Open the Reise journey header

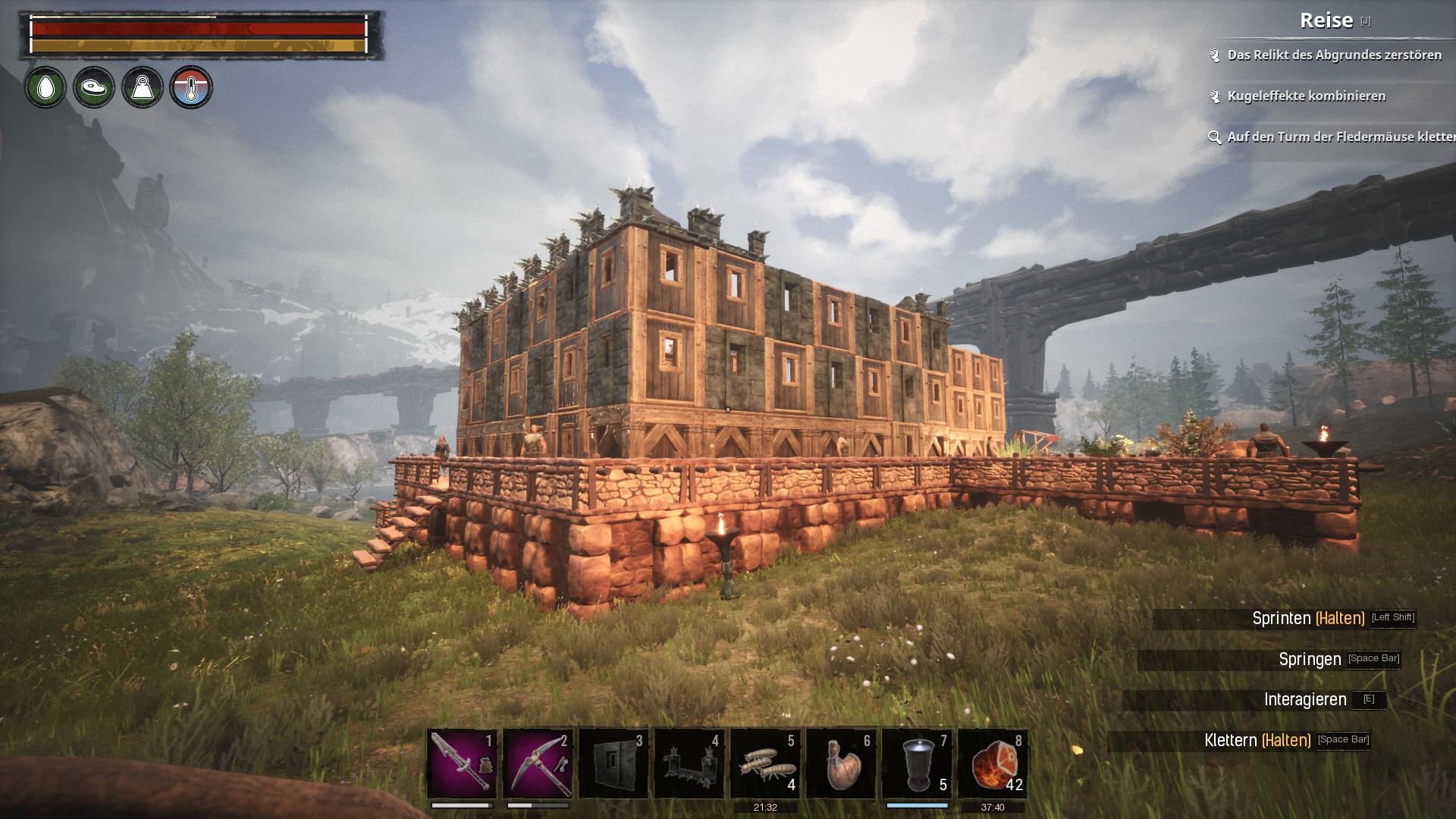coord(1326,20)
